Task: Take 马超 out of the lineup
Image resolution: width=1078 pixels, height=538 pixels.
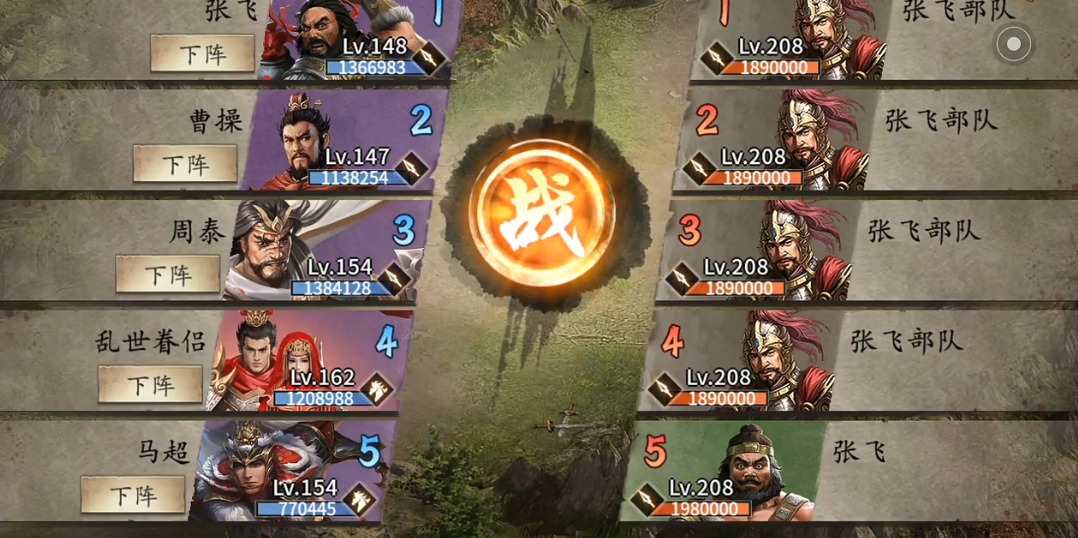Action: (x=133, y=495)
